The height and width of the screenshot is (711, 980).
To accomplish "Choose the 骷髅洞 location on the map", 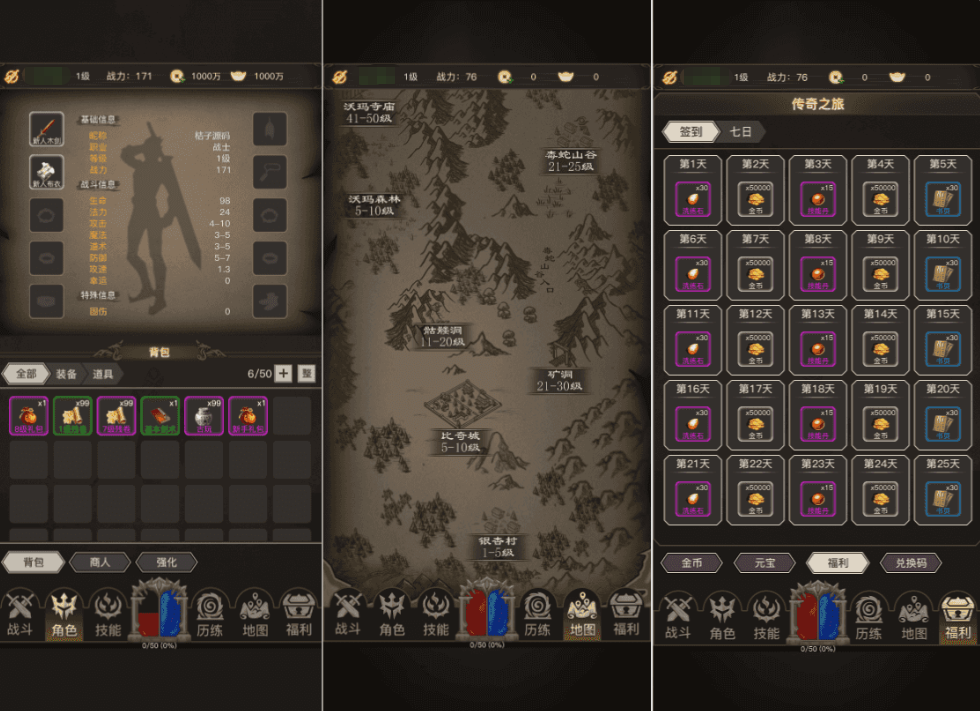I will coord(442,335).
